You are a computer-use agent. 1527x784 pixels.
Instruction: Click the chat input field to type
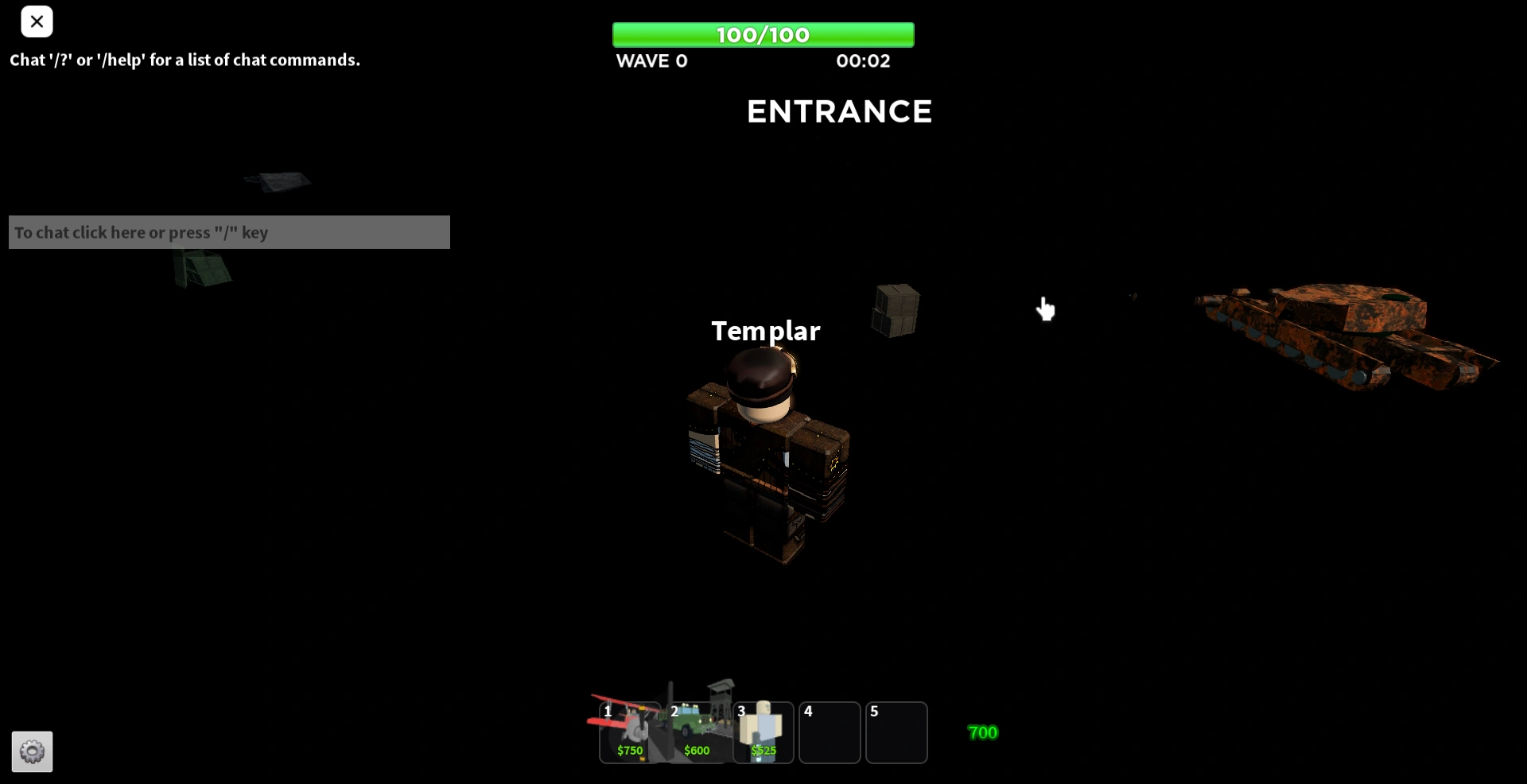point(229,232)
